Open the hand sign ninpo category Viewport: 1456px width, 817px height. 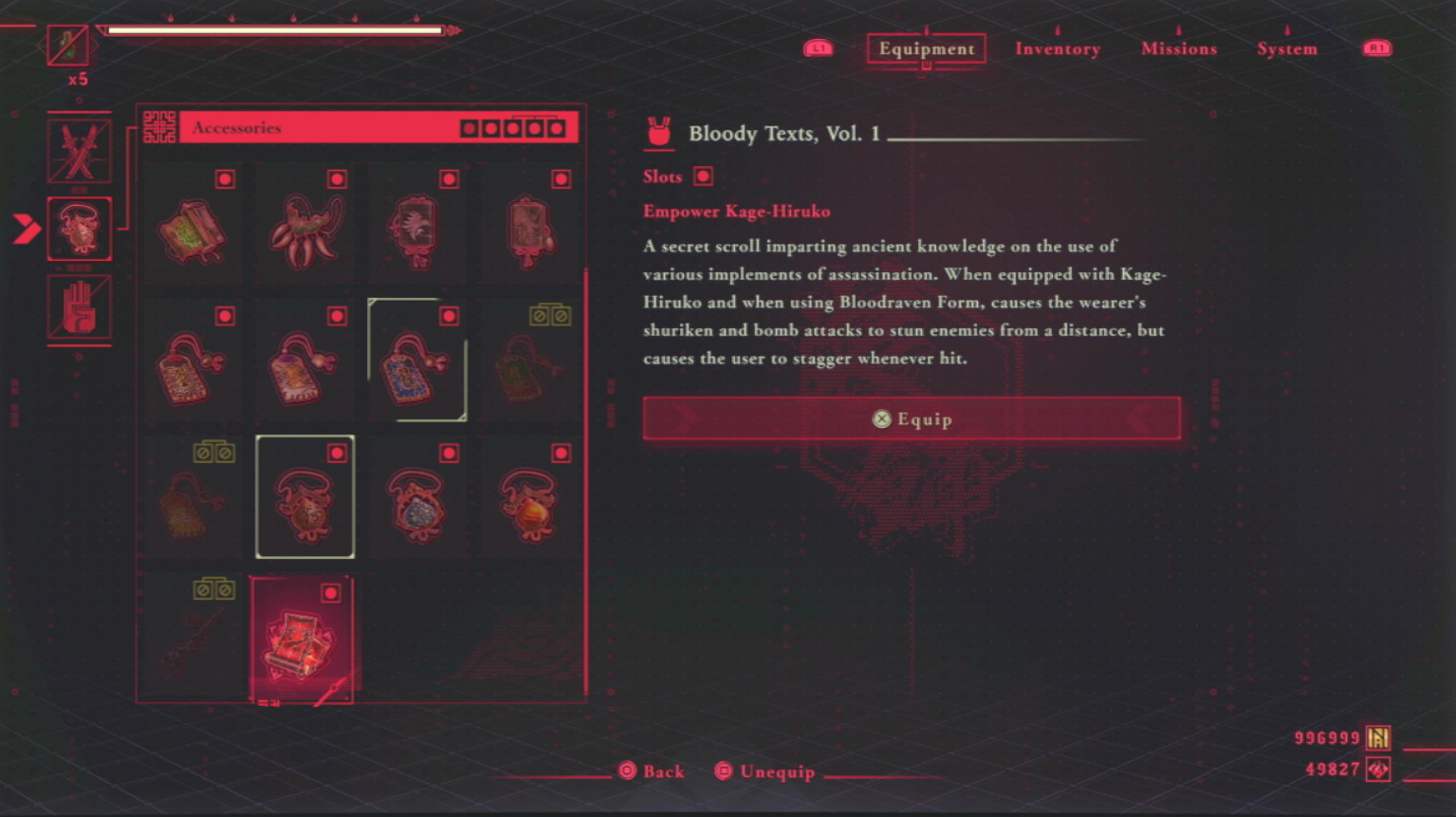(x=79, y=306)
